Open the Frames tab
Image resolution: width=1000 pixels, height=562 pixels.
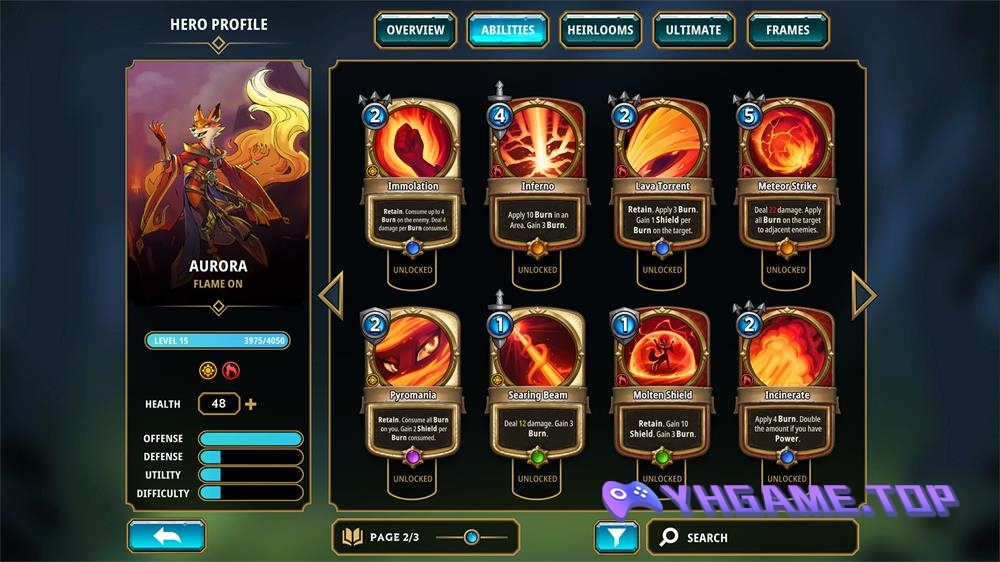(787, 30)
